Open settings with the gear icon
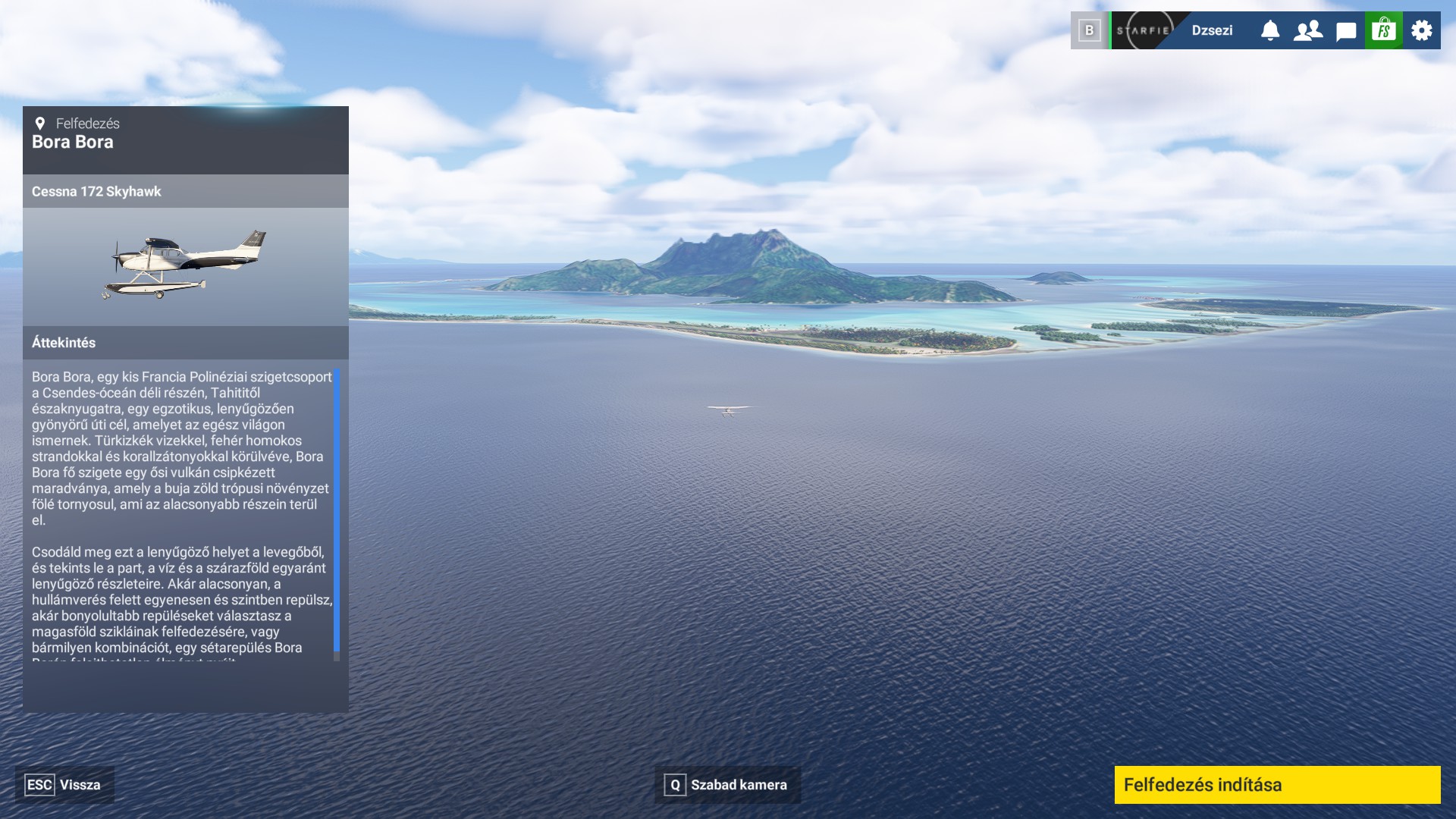Image resolution: width=1456 pixels, height=819 pixels. click(x=1422, y=30)
